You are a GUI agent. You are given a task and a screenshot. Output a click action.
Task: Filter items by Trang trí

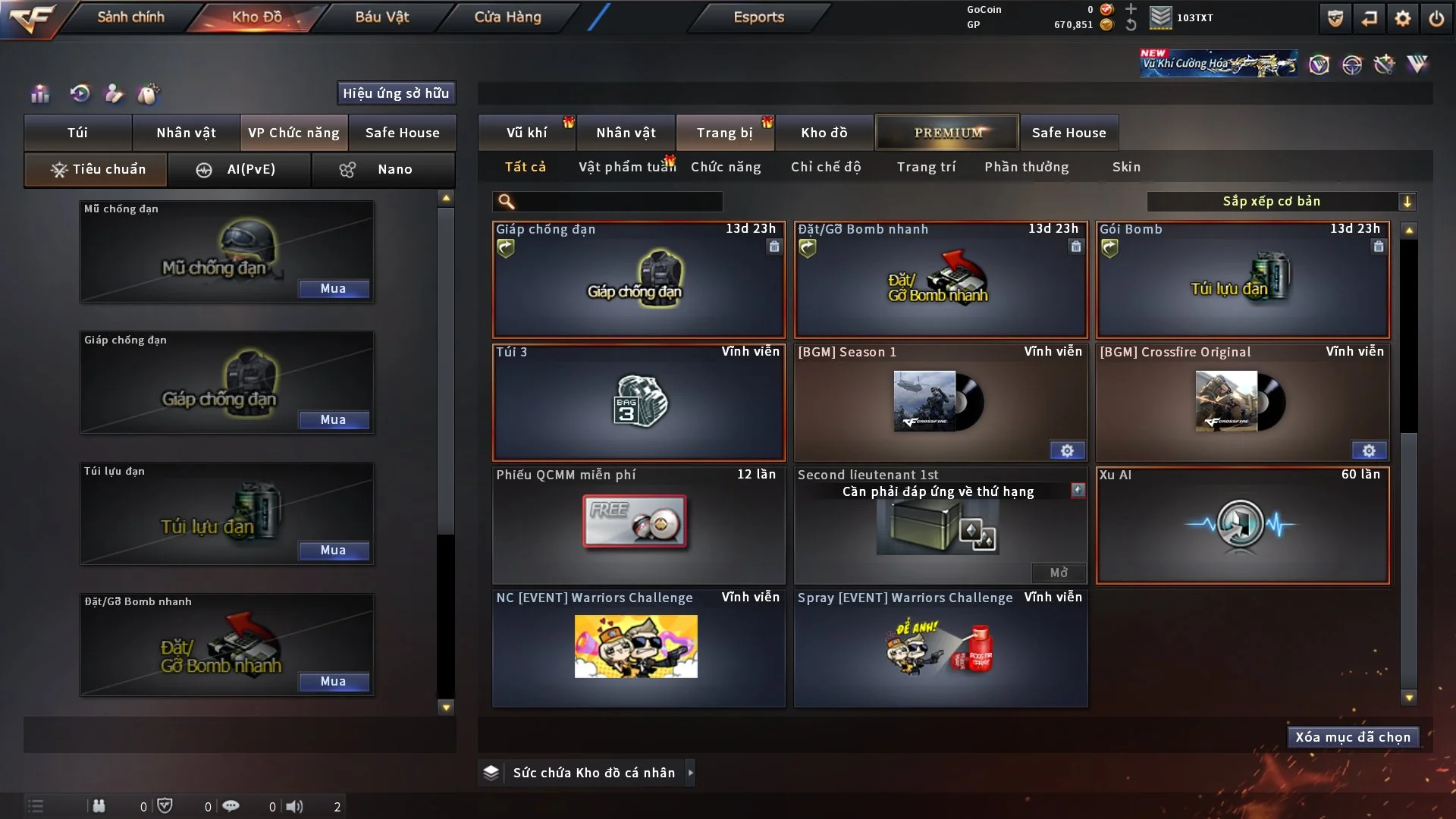926,167
